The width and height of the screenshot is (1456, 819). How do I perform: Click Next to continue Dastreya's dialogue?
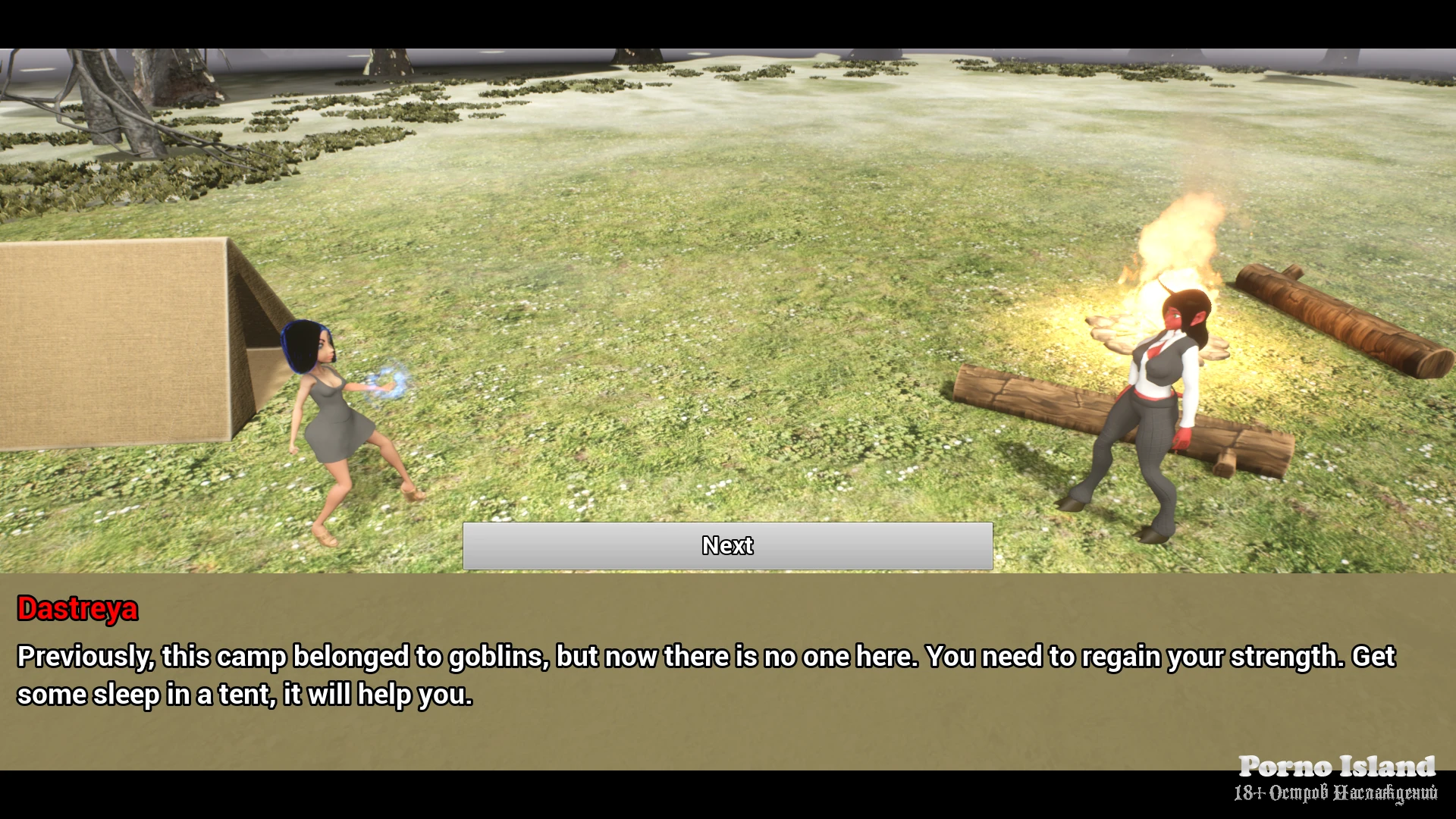[x=727, y=545]
